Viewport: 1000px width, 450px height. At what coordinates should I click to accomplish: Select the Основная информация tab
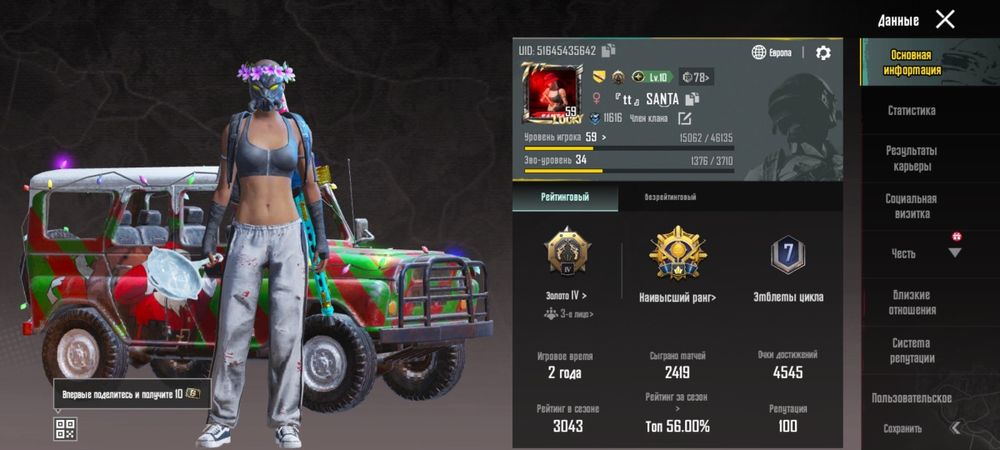tap(911, 63)
